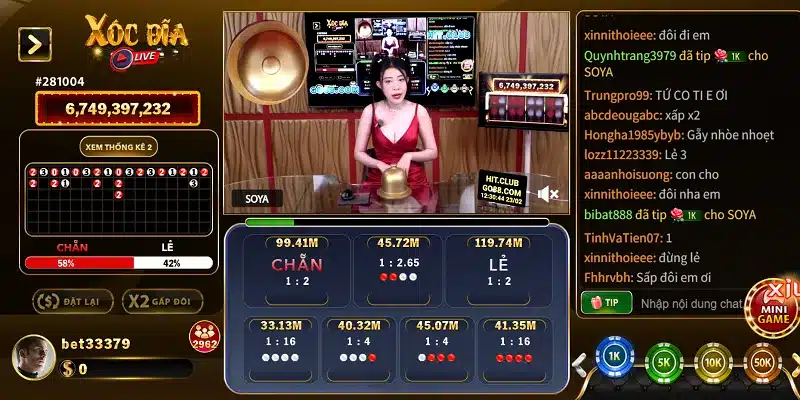The width and height of the screenshot is (800, 400).
Task: Choose the 33.13M four-white bet tile
Action: (x=280, y=345)
